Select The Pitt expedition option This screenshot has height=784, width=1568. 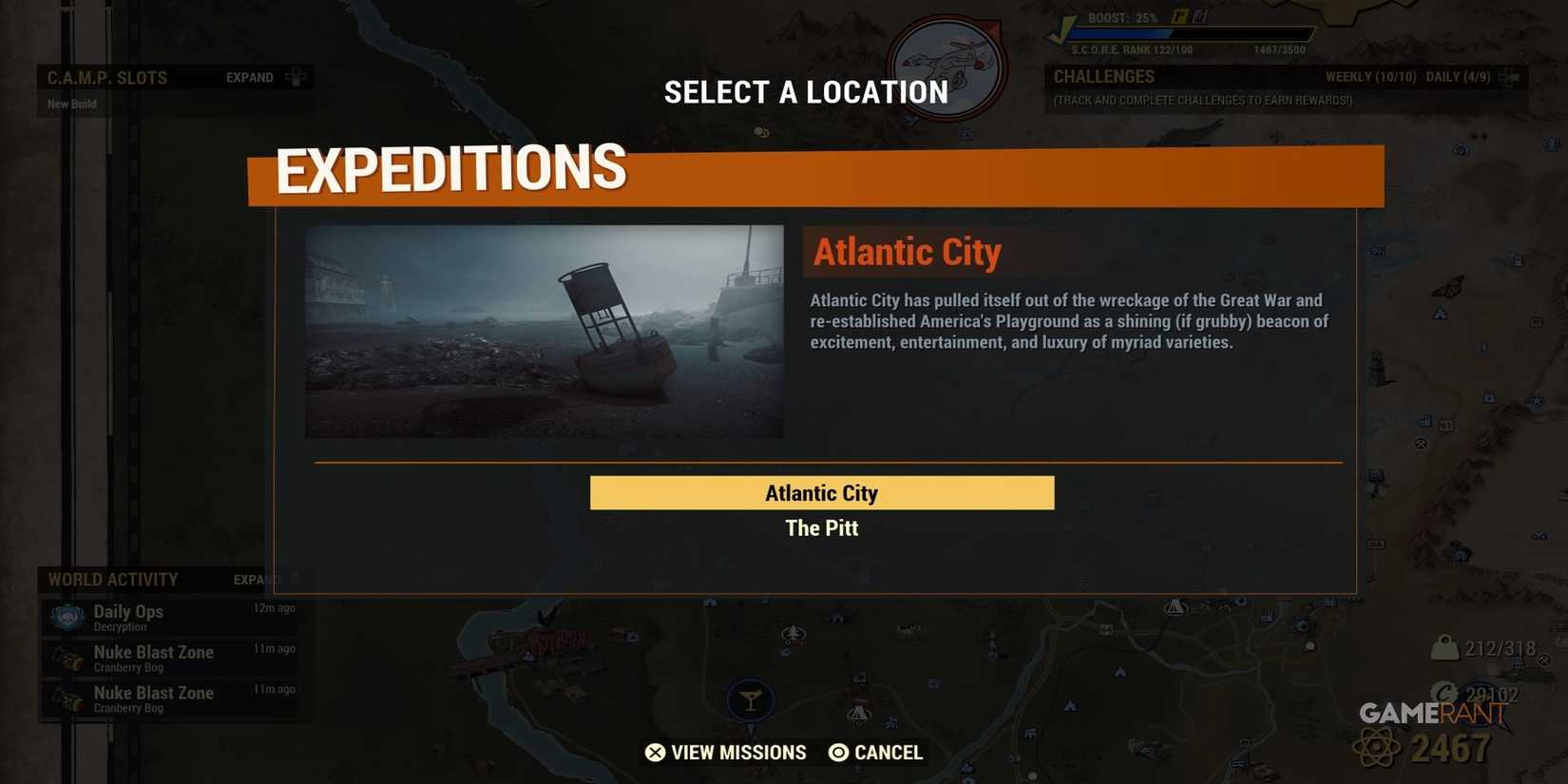[x=821, y=528]
